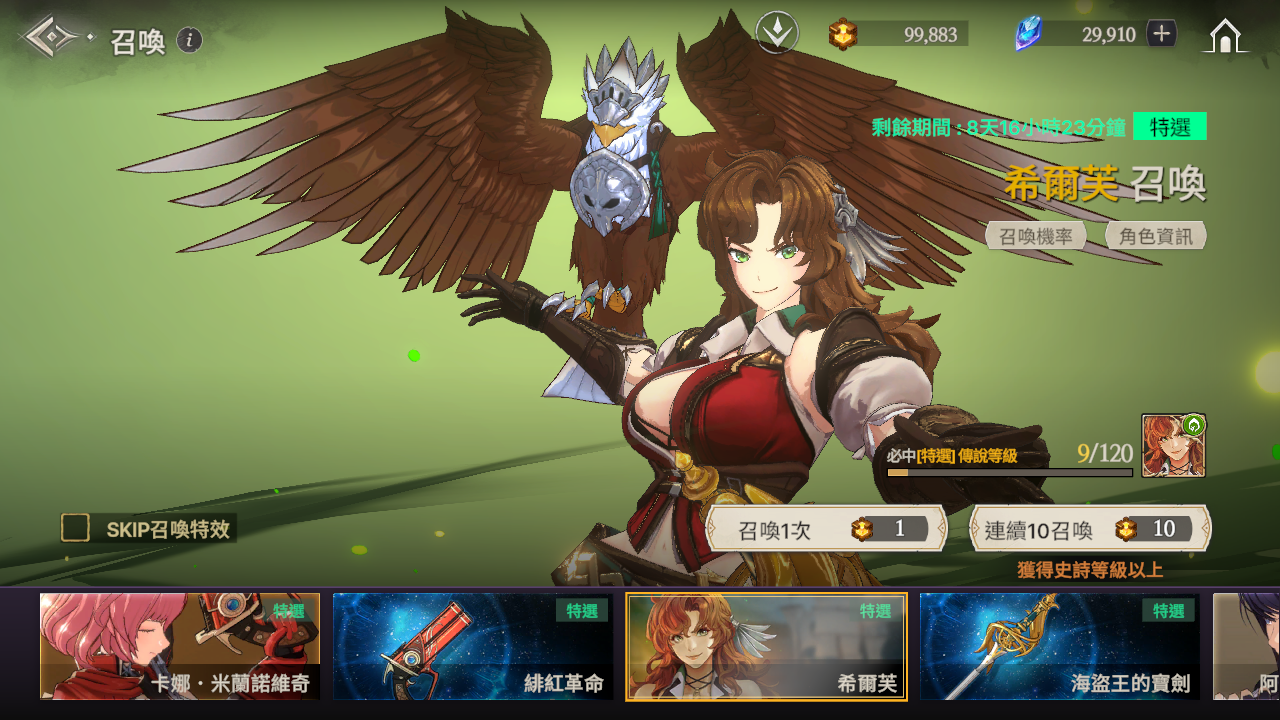1280x720 pixels.
Task: Add more blue crystals with plus button
Action: pyautogui.click(x=1161, y=34)
